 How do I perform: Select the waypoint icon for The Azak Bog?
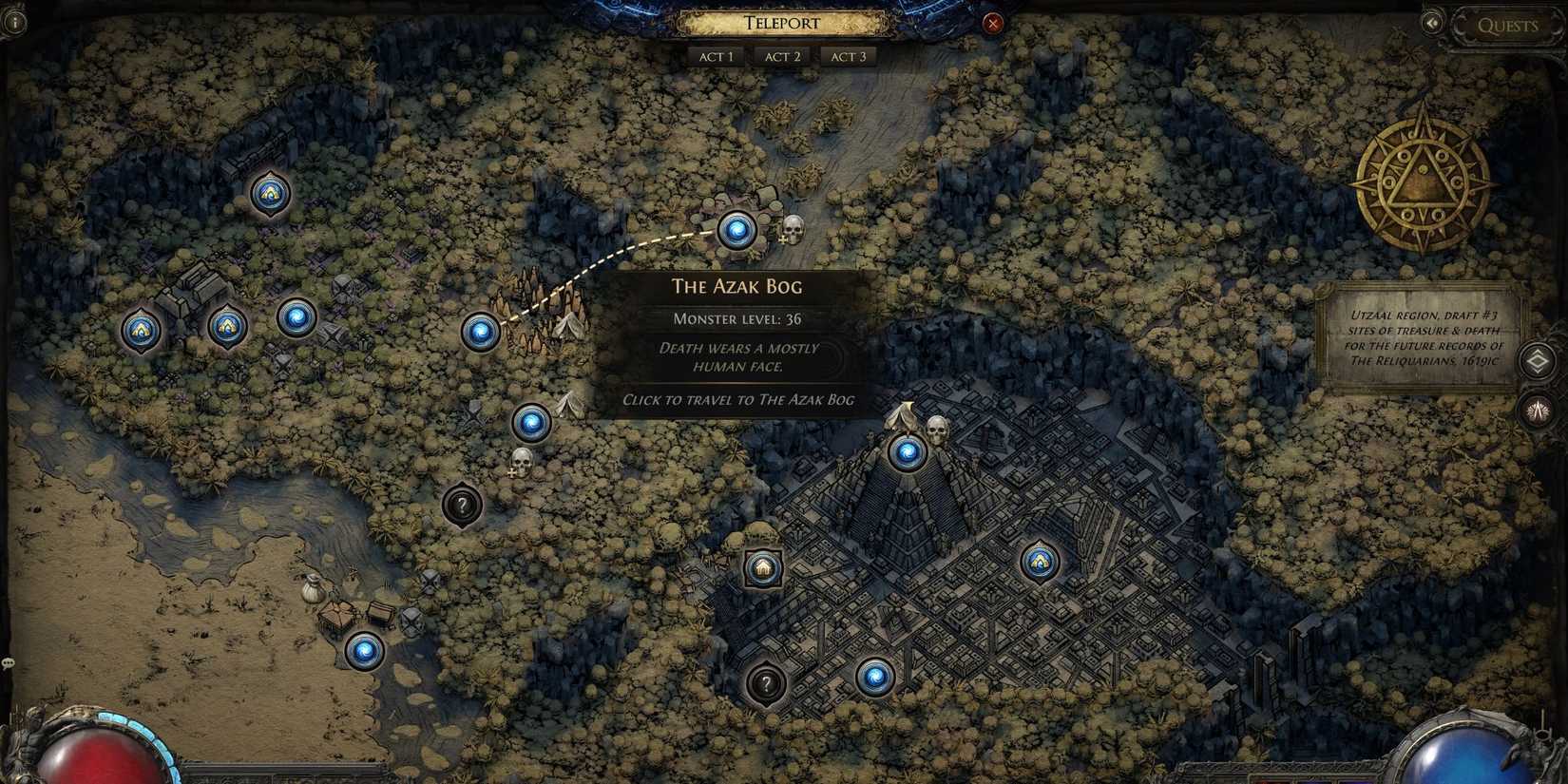(736, 230)
